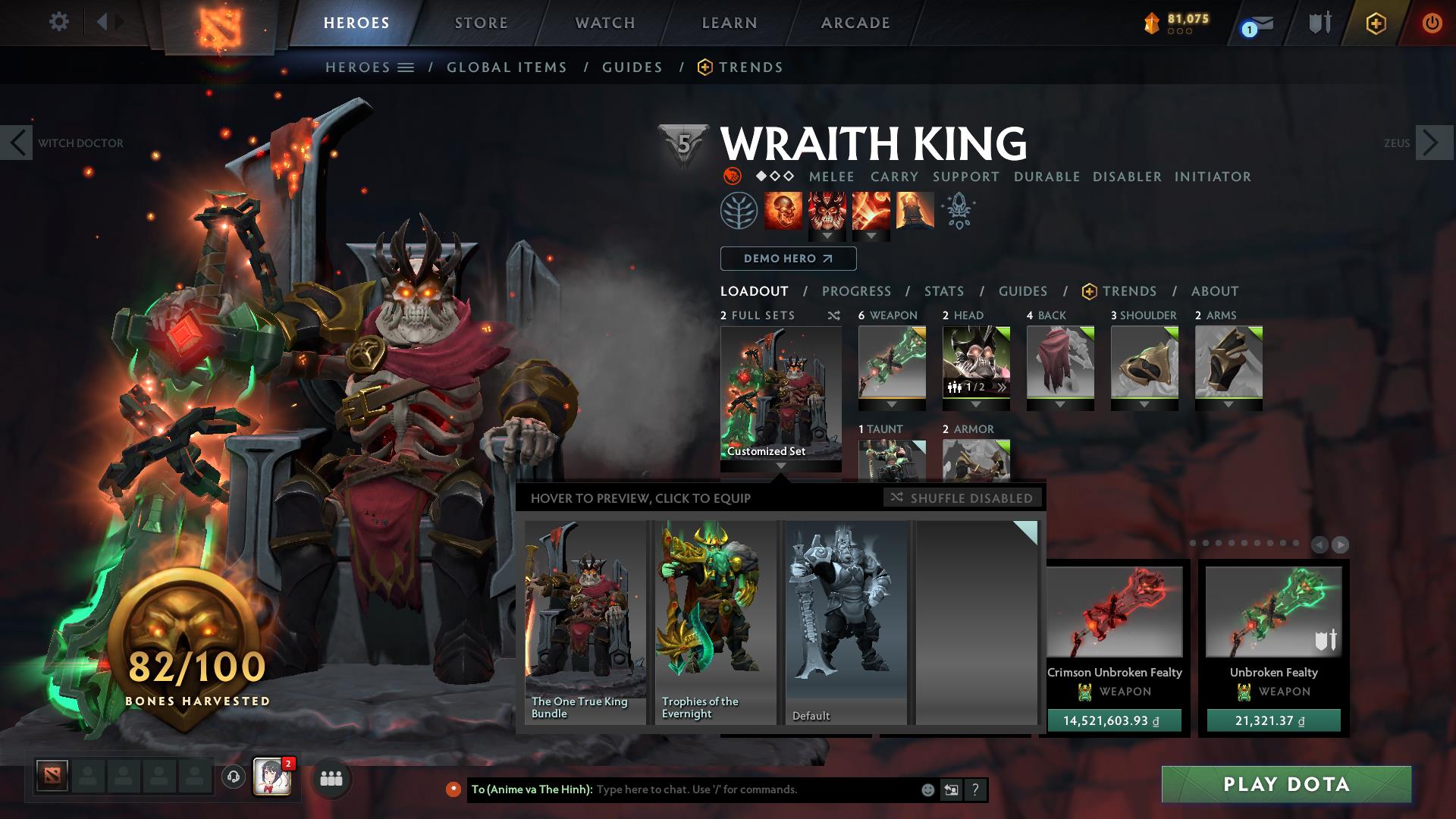Toggle Shuffle Disabled in the loadout preview
The image size is (1456, 819).
point(961,498)
